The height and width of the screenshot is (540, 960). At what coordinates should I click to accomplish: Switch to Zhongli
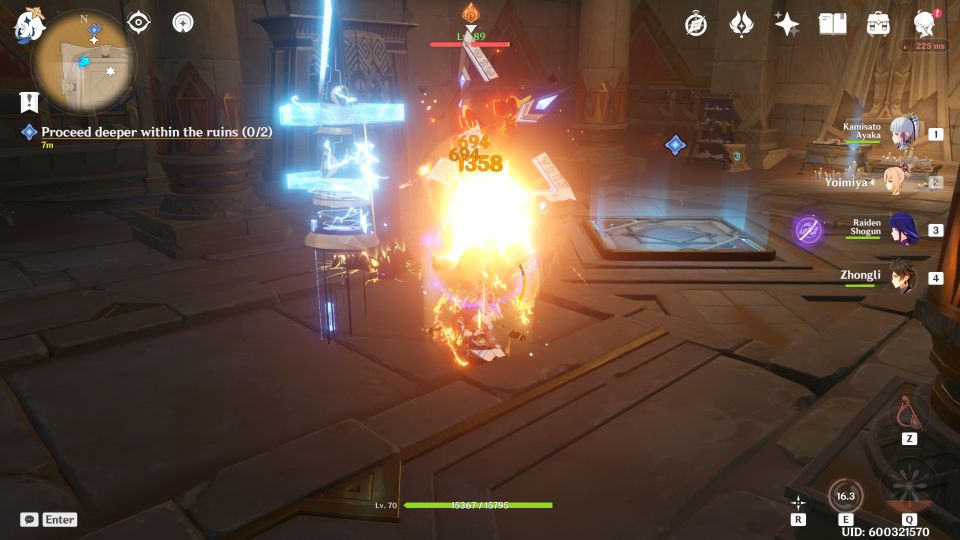(902, 277)
